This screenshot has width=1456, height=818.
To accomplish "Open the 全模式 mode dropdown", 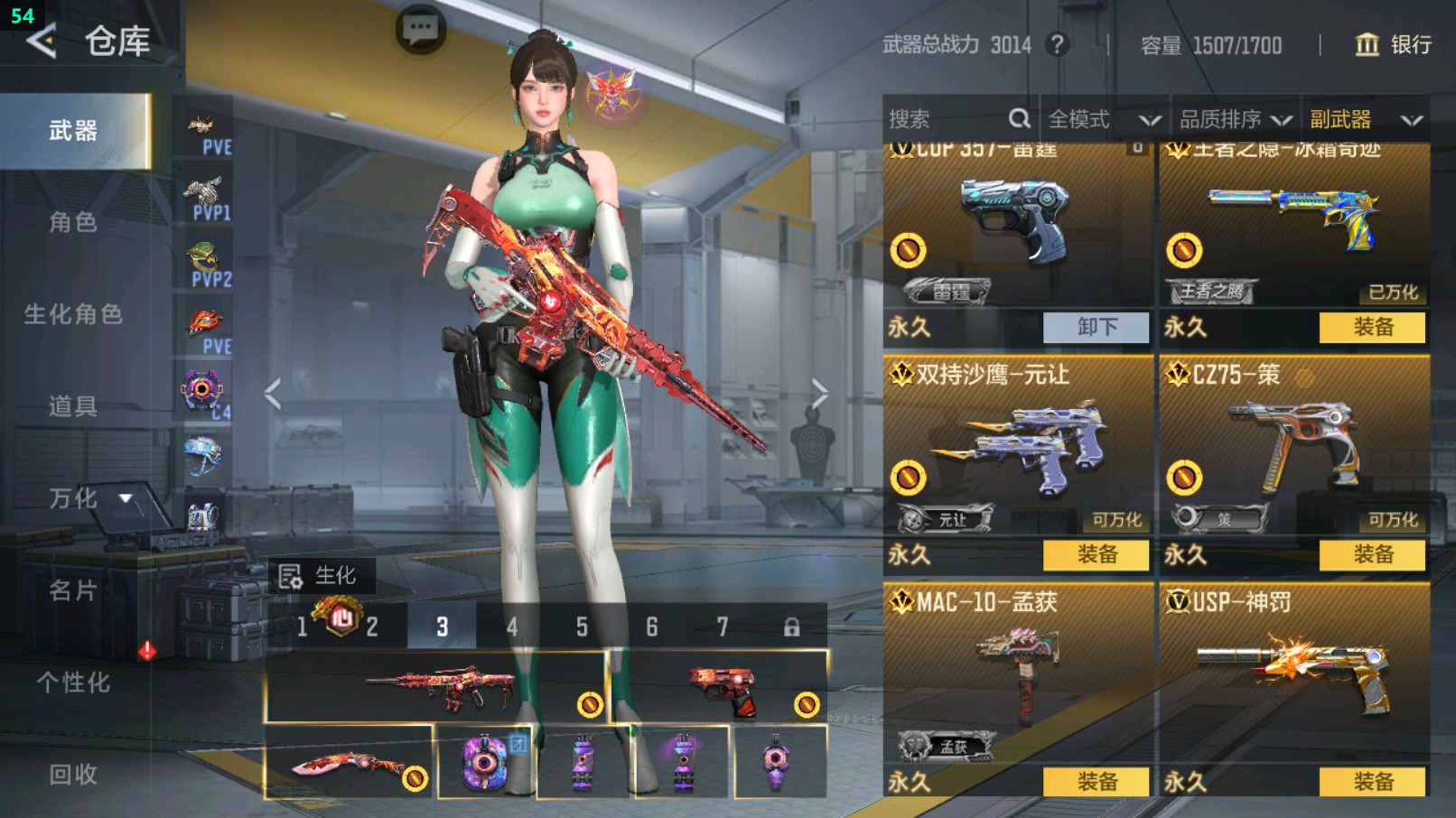I will point(1103,119).
